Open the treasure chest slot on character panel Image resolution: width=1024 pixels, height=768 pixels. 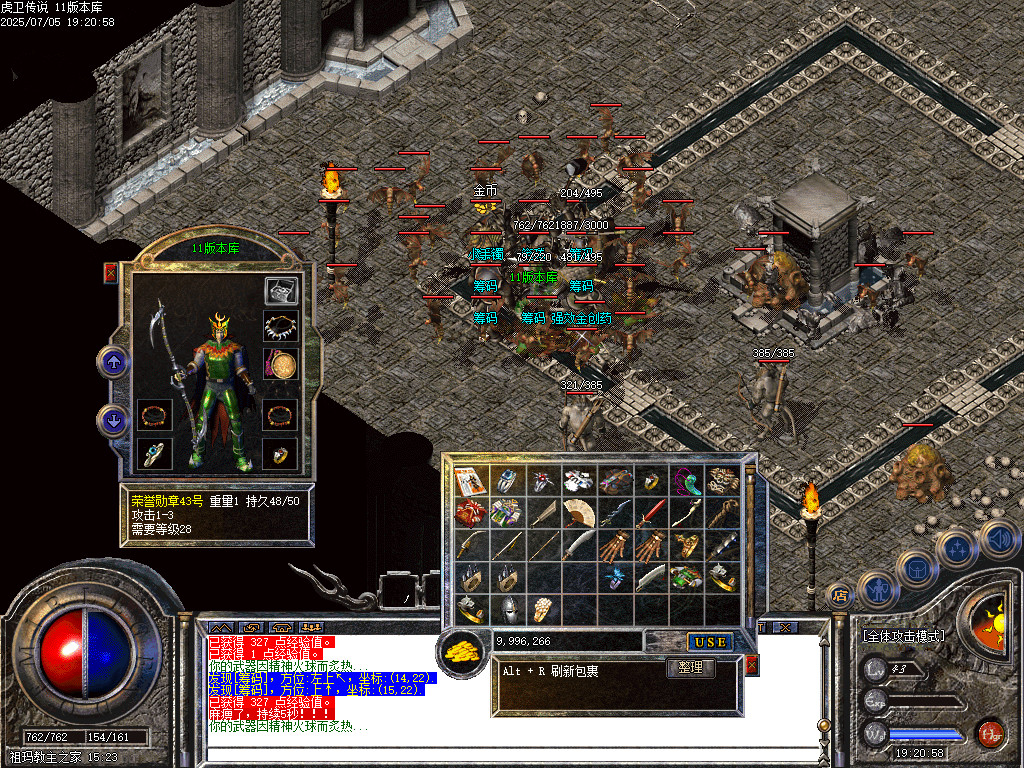coord(281,291)
